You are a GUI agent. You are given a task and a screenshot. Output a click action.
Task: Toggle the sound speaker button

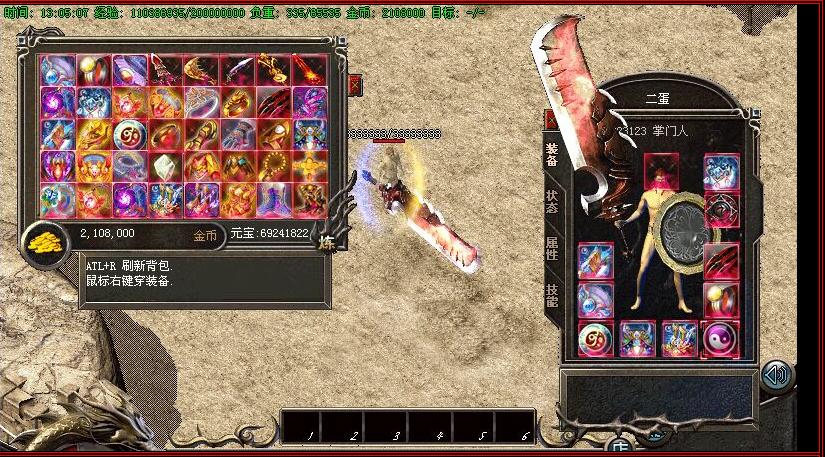(x=775, y=376)
